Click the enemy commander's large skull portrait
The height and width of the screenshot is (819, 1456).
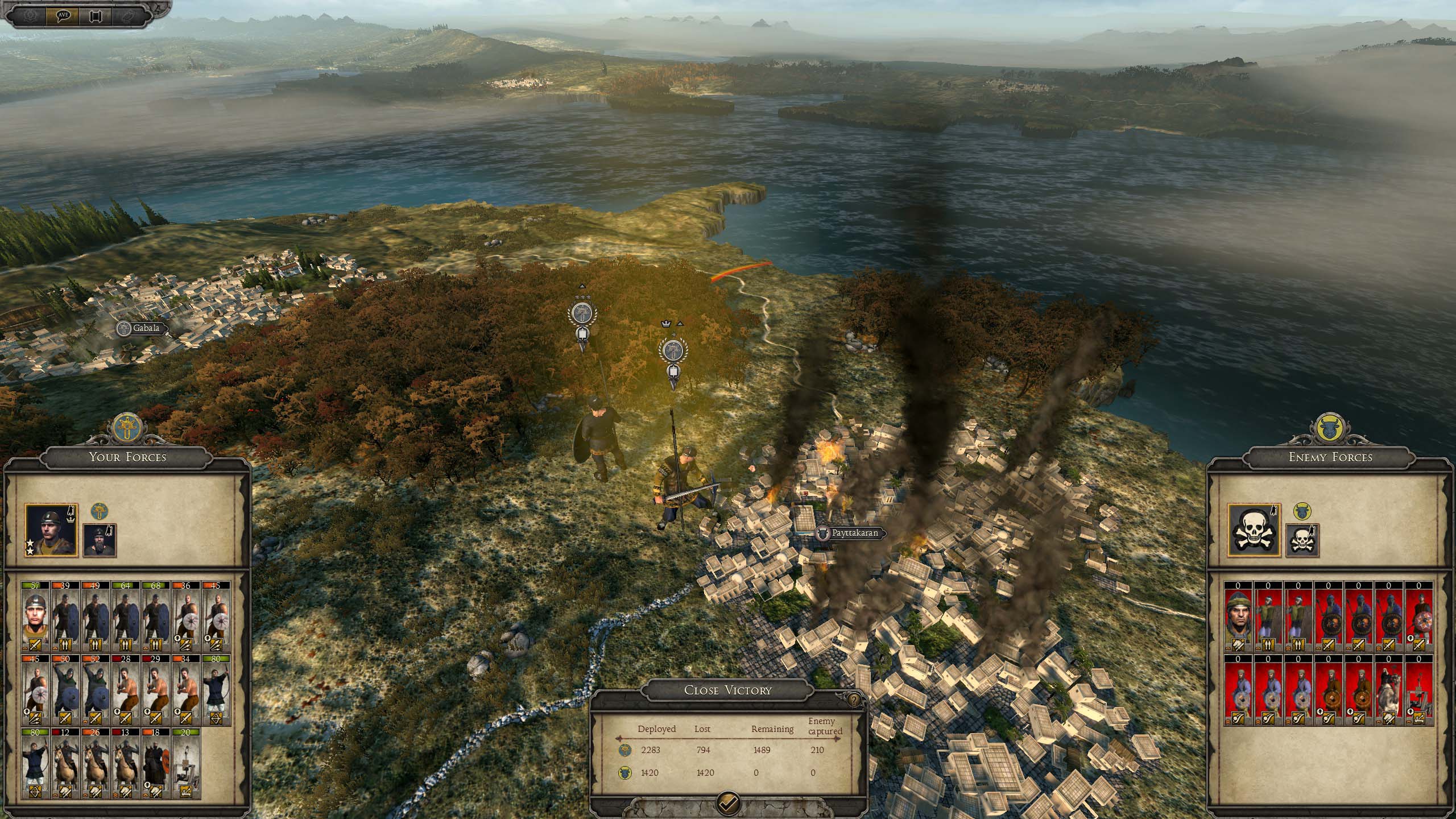point(1254,530)
